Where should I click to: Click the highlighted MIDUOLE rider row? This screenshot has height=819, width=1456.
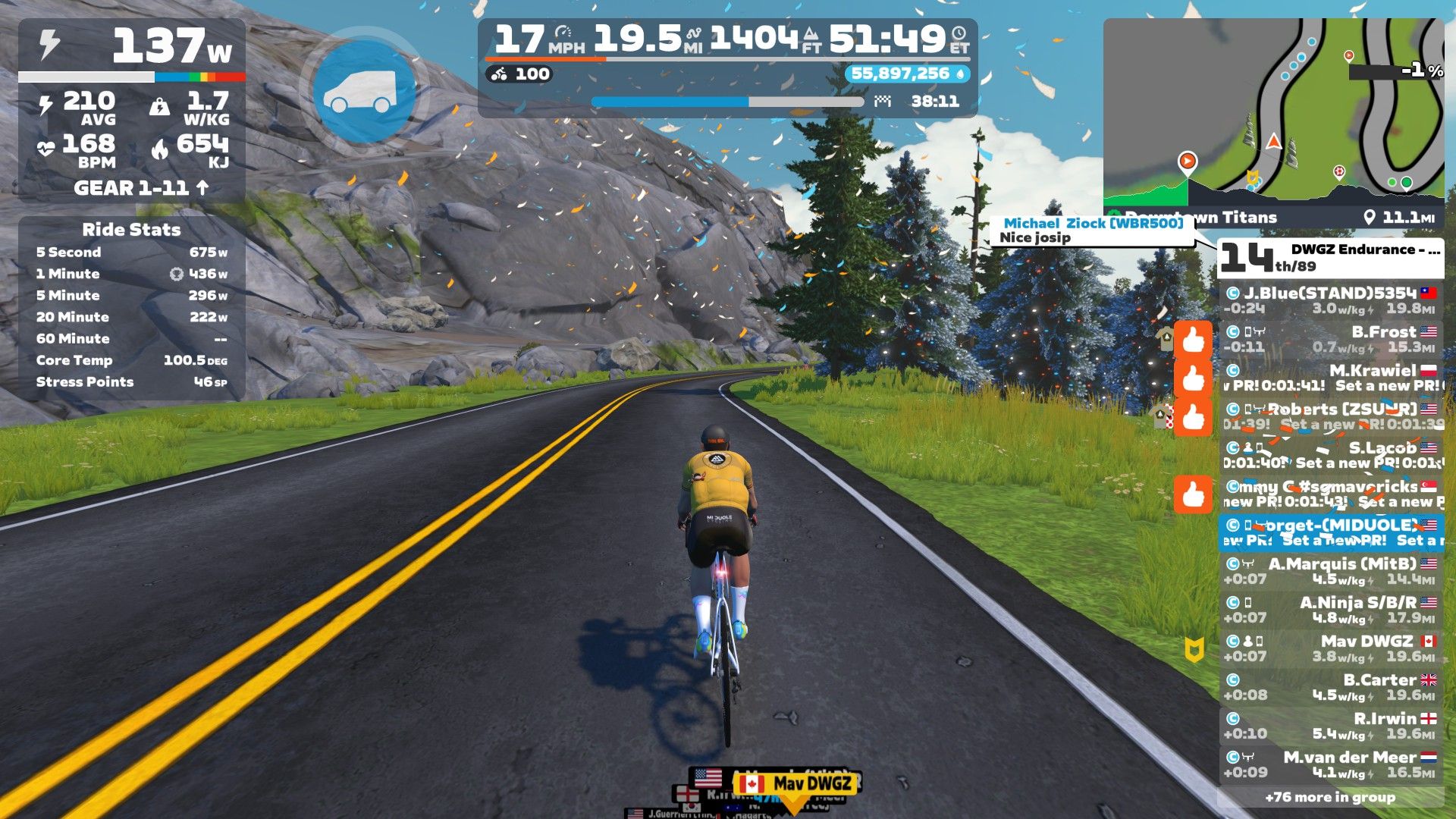coord(1332,532)
